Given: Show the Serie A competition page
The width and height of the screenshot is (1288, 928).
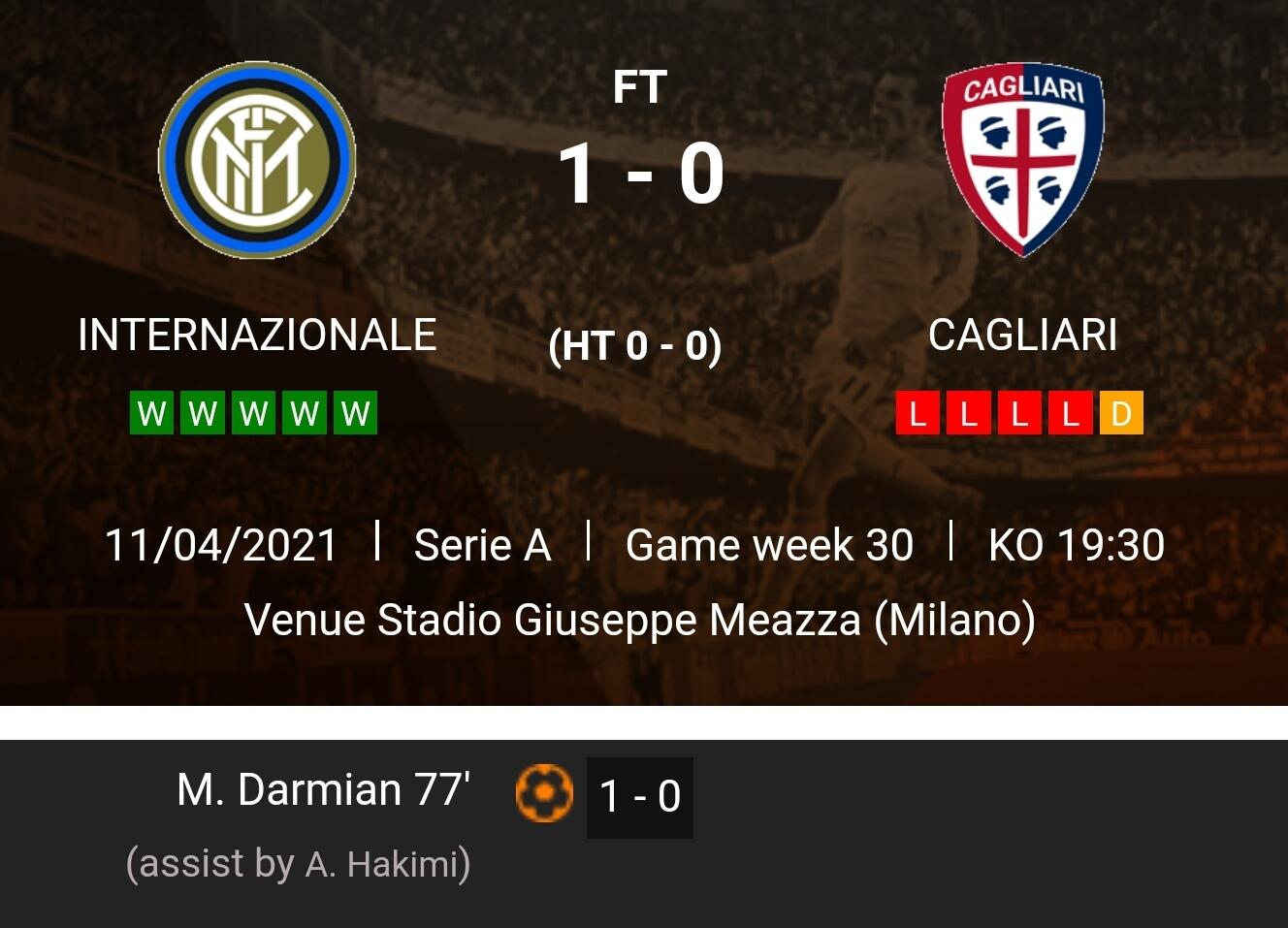Looking at the screenshot, I should coord(482,545).
